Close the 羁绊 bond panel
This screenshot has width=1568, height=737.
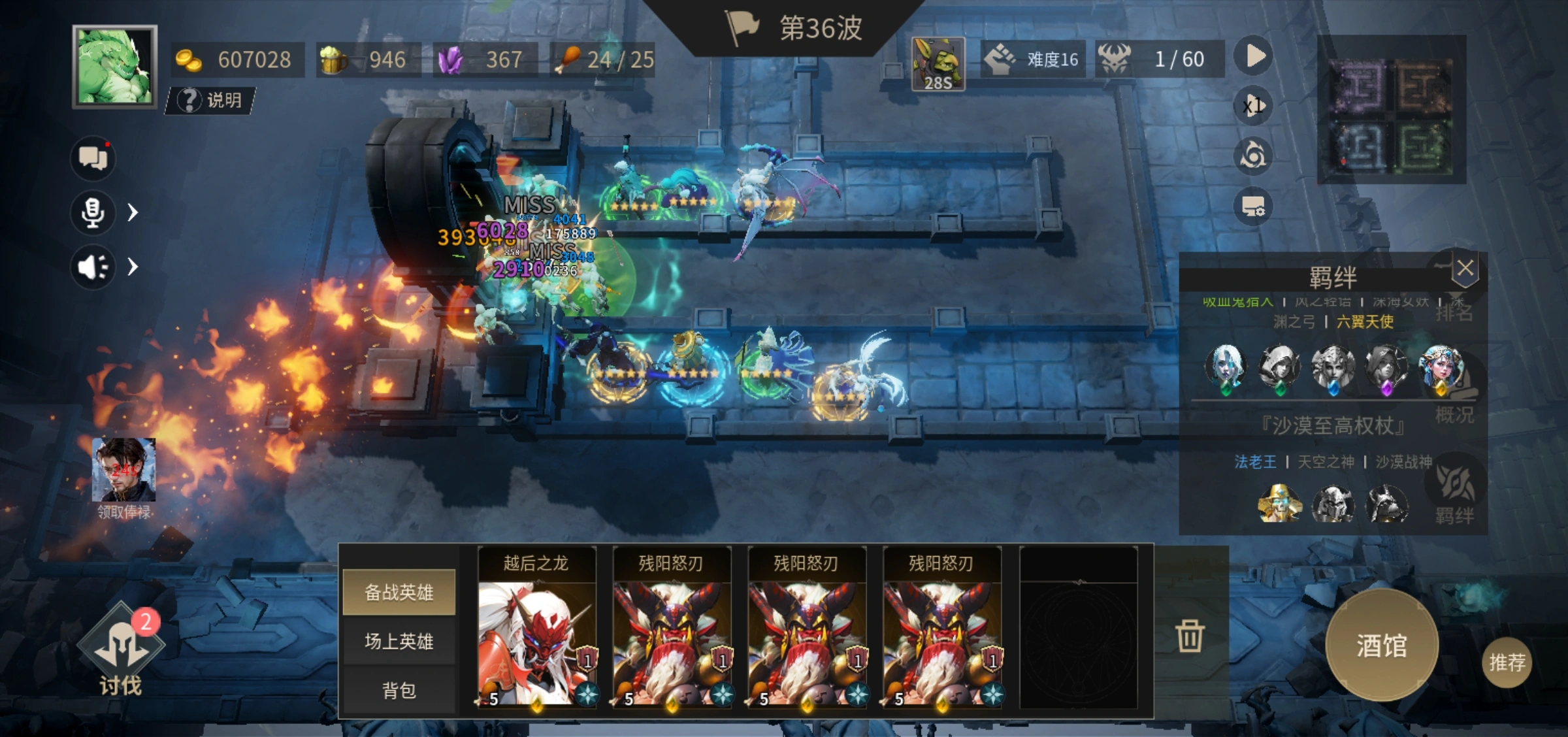click(1465, 268)
